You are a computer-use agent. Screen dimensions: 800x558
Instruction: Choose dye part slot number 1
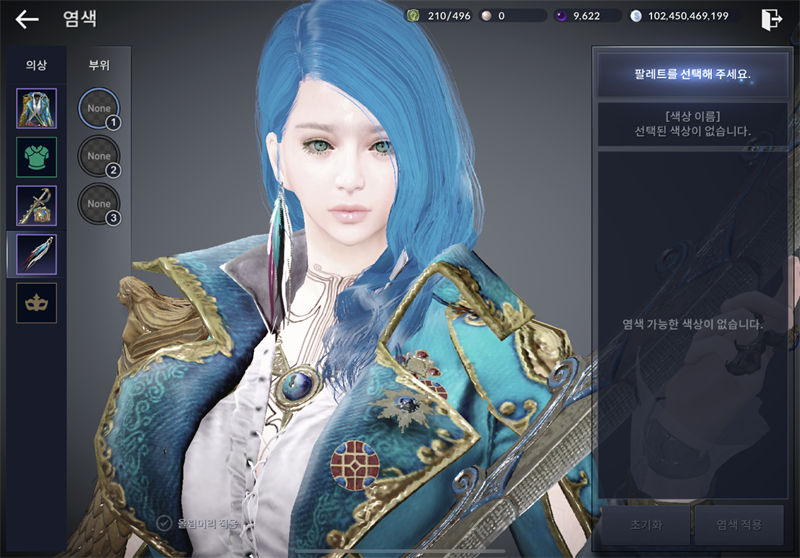pyautogui.click(x=99, y=108)
